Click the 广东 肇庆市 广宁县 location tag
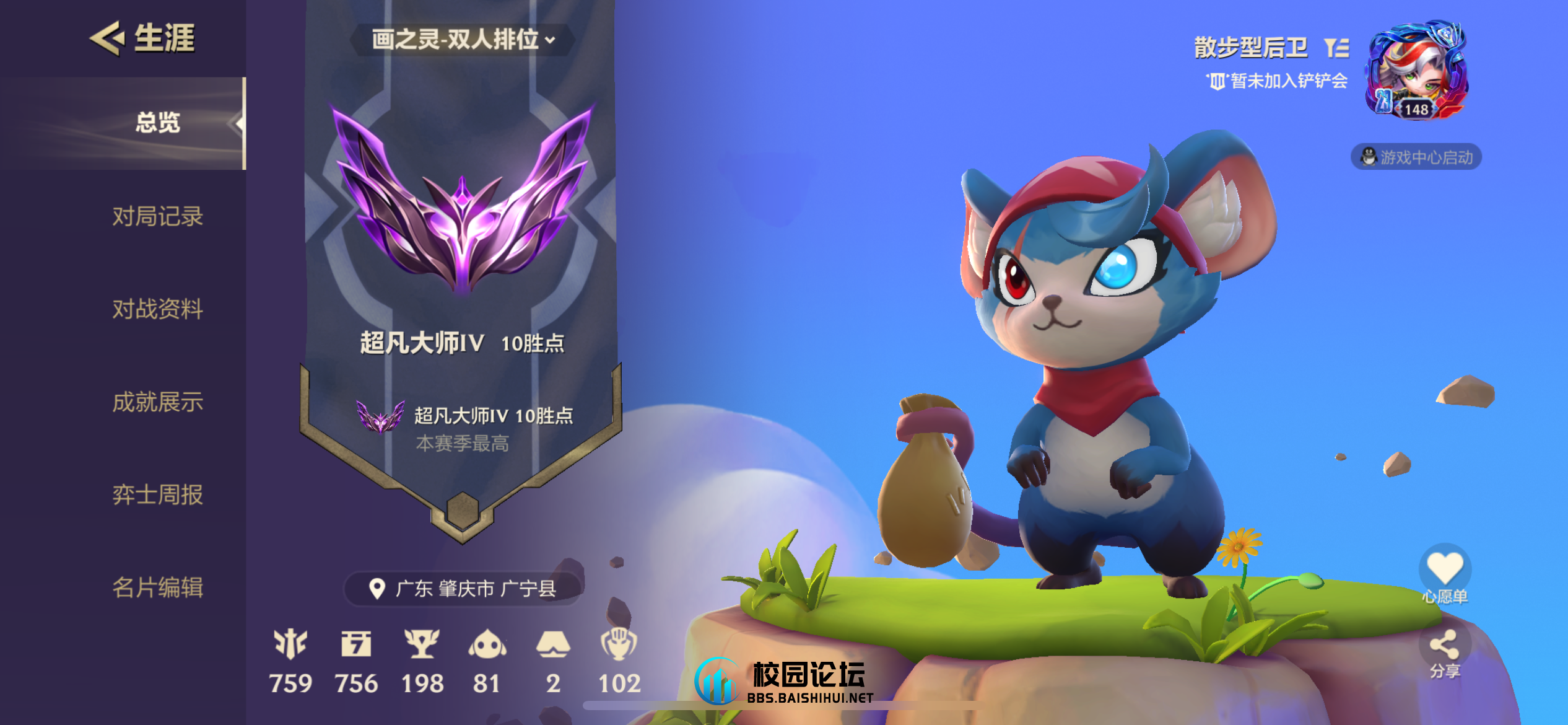This screenshot has height=725, width=1568. [x=463, y=589]
